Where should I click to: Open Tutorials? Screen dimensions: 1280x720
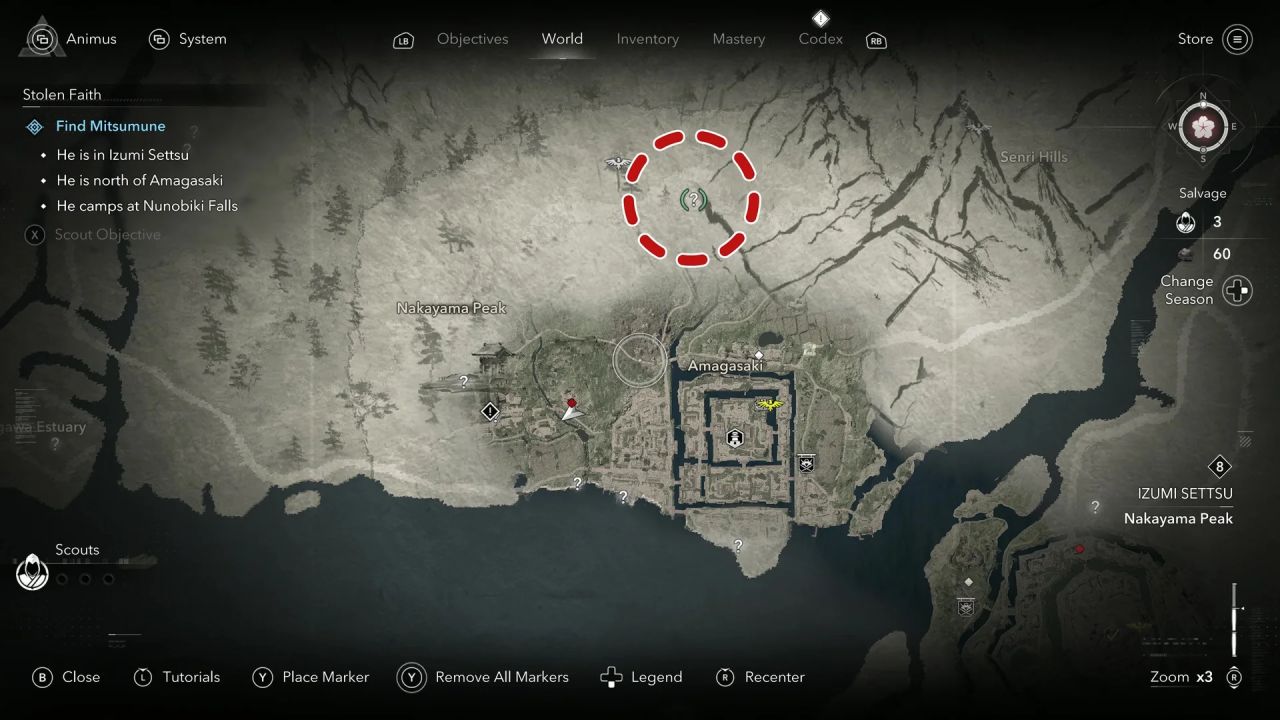(177, 677)
